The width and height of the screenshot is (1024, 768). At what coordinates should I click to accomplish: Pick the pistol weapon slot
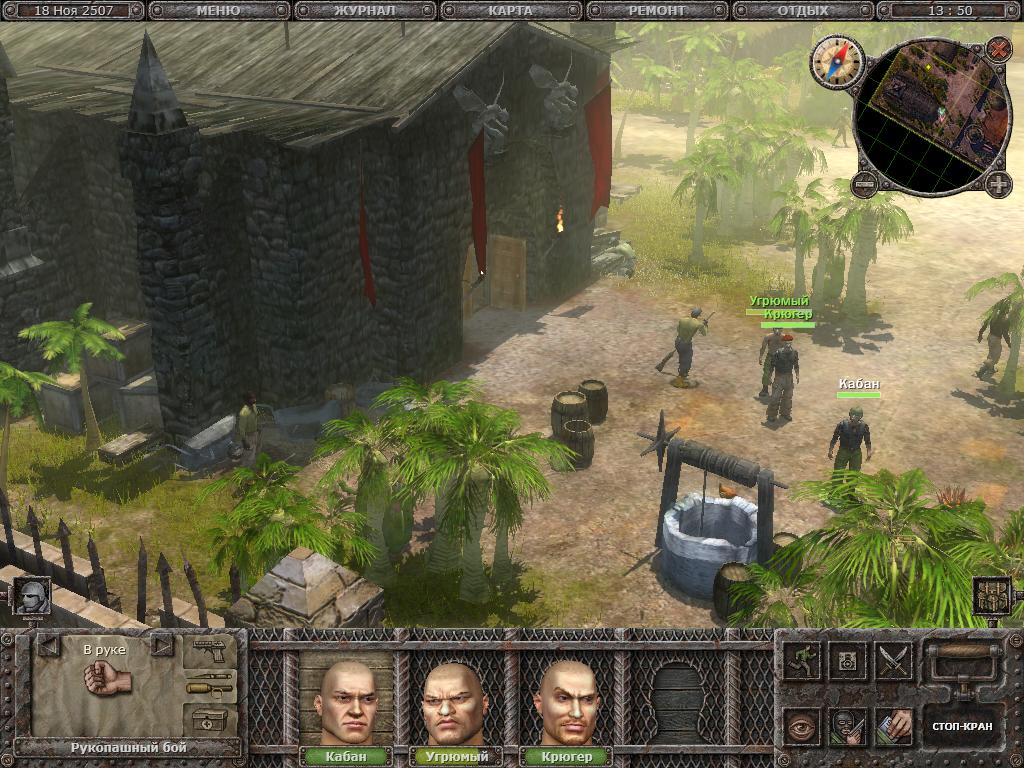coord(209,655)
